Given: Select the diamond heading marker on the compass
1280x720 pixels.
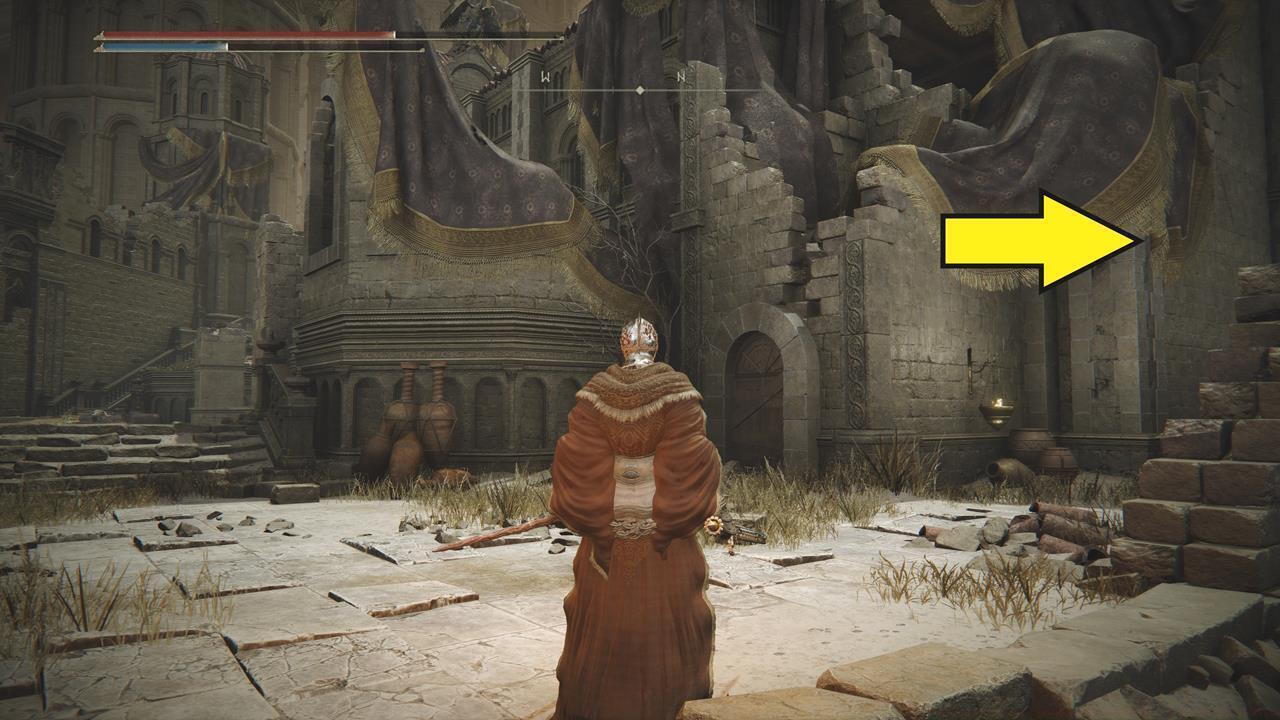Looking at the screenshot, I should [638, 90].
